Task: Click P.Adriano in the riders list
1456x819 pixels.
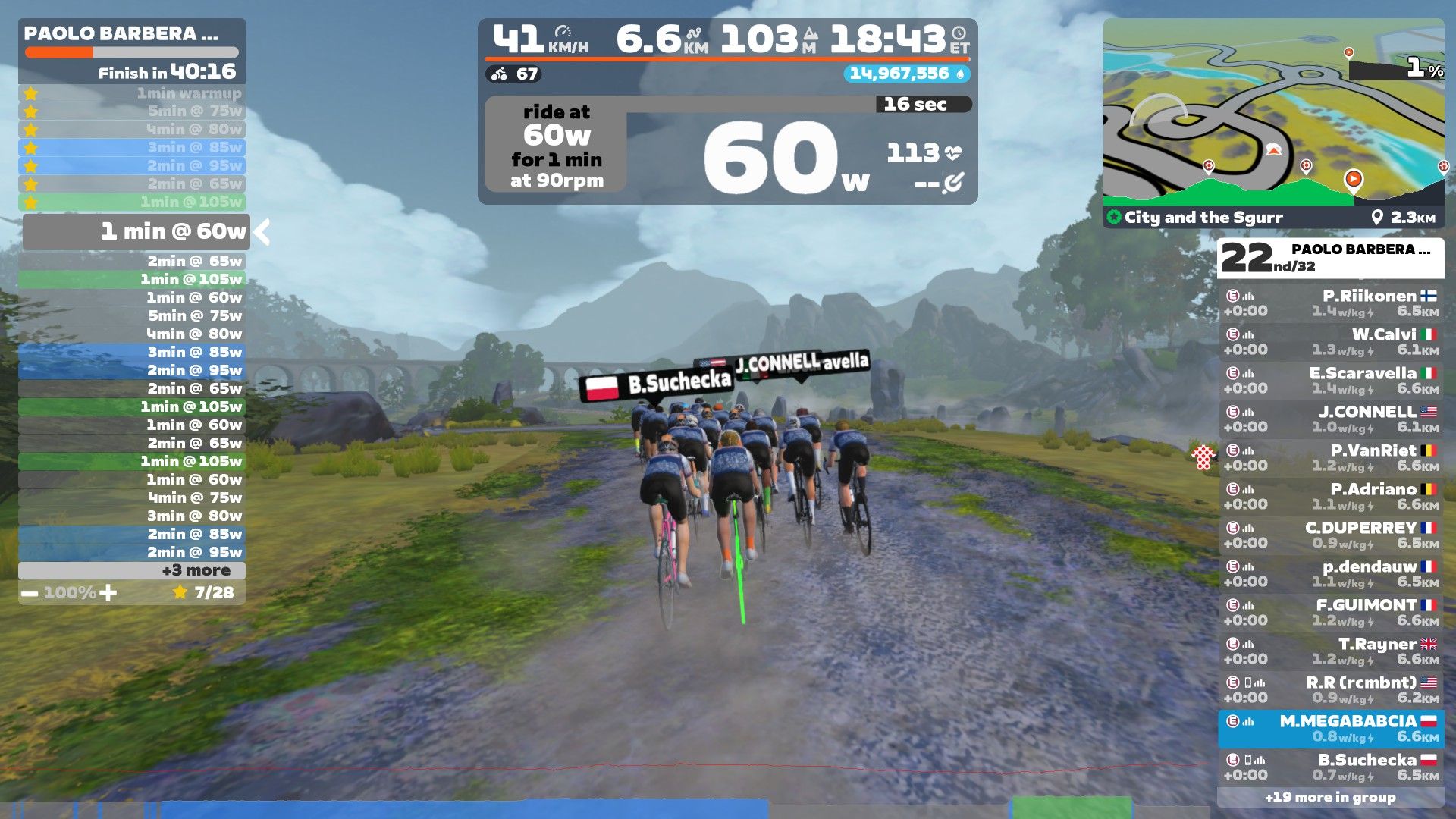Action: click(1331, 497)
